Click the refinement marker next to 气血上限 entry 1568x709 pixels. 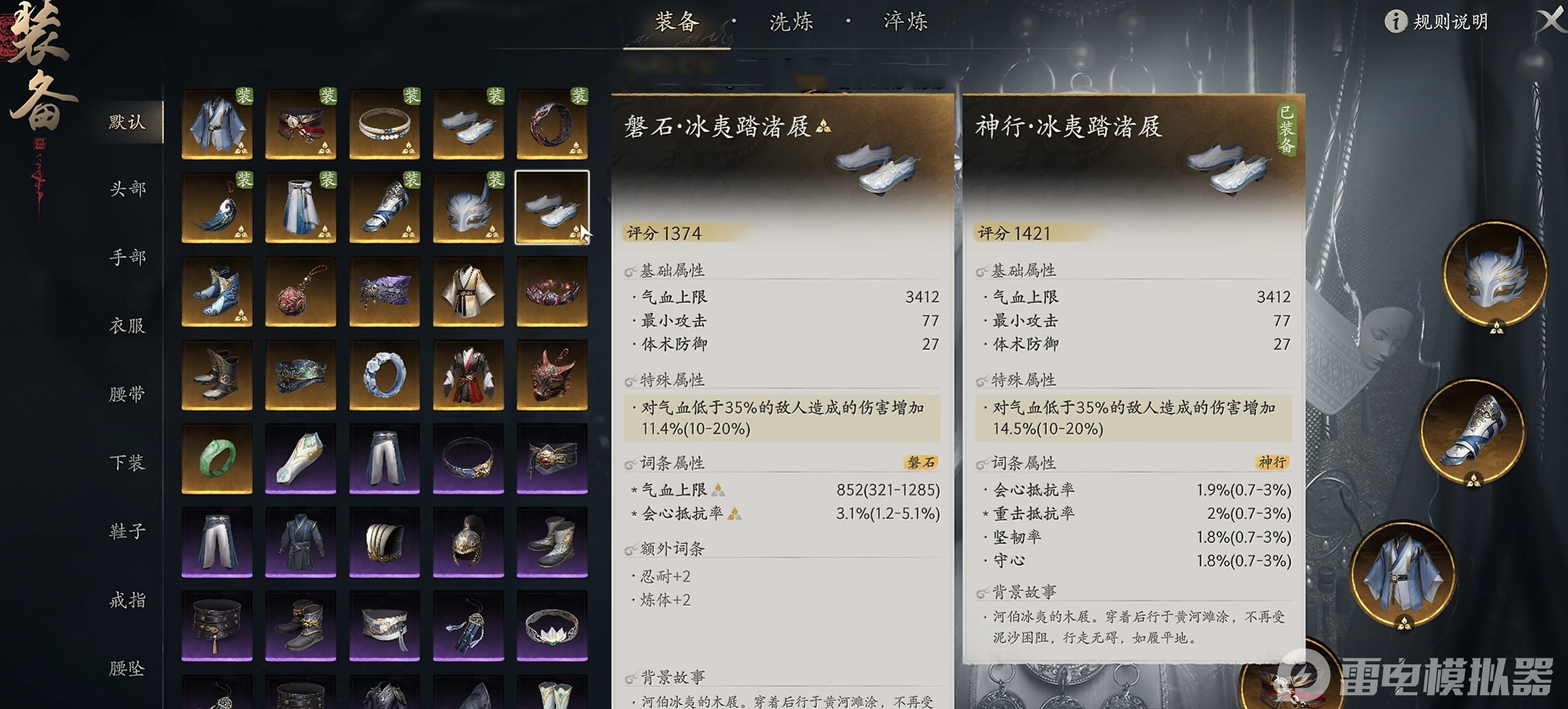[718, 490]
